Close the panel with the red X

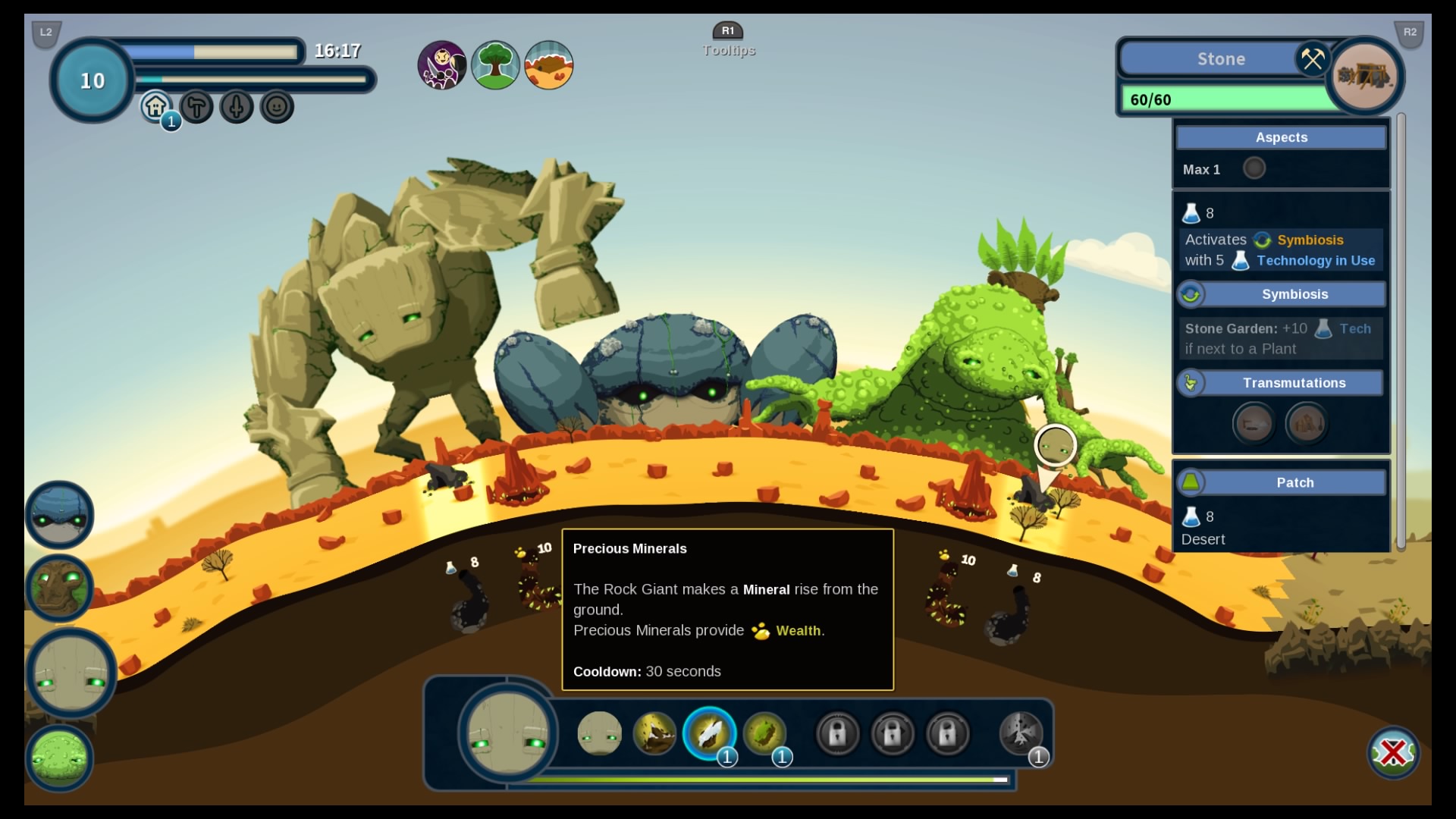pos(1393,753)
